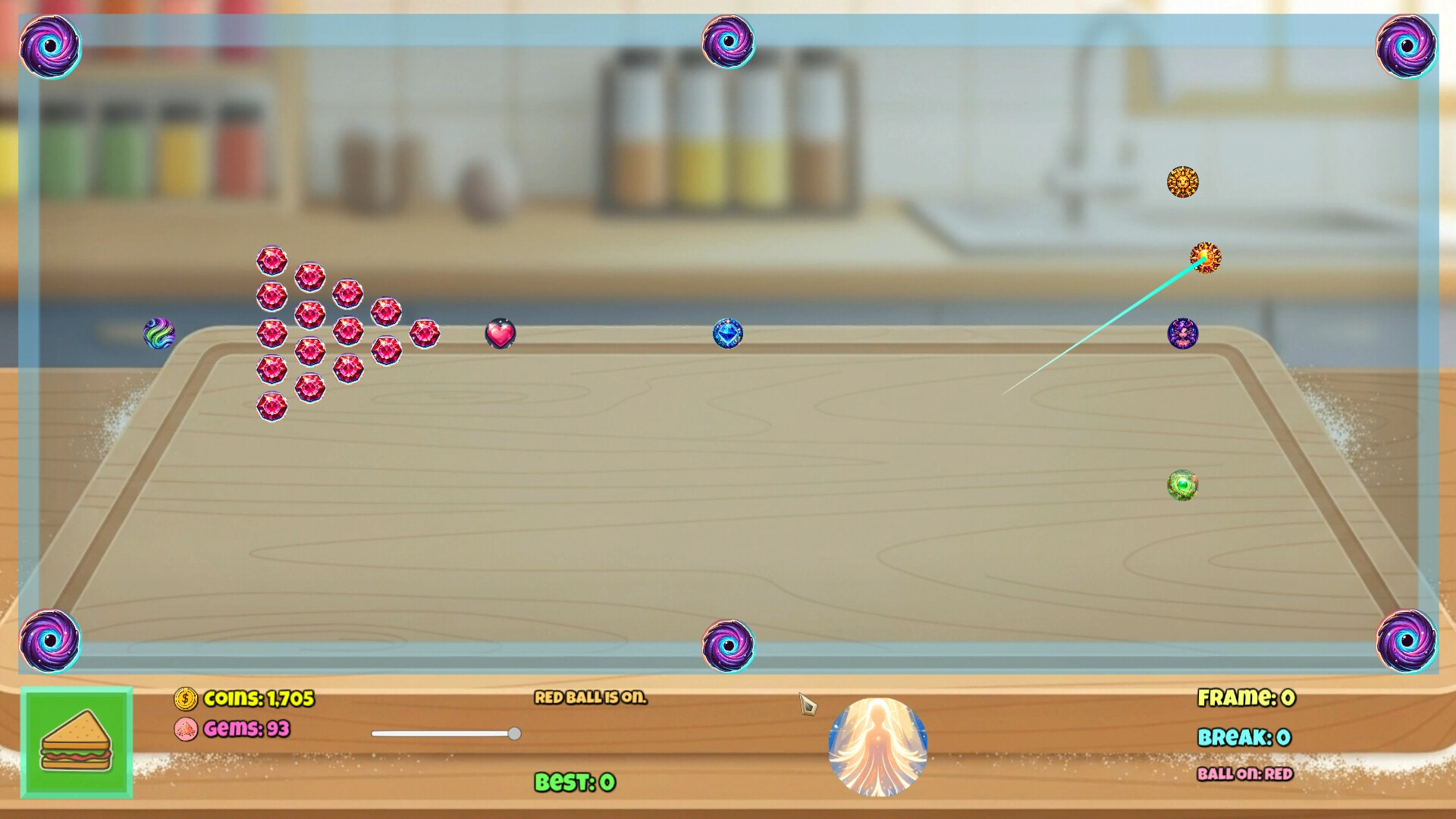Click the purple swirl ball on the left rail

click(158, 332)
